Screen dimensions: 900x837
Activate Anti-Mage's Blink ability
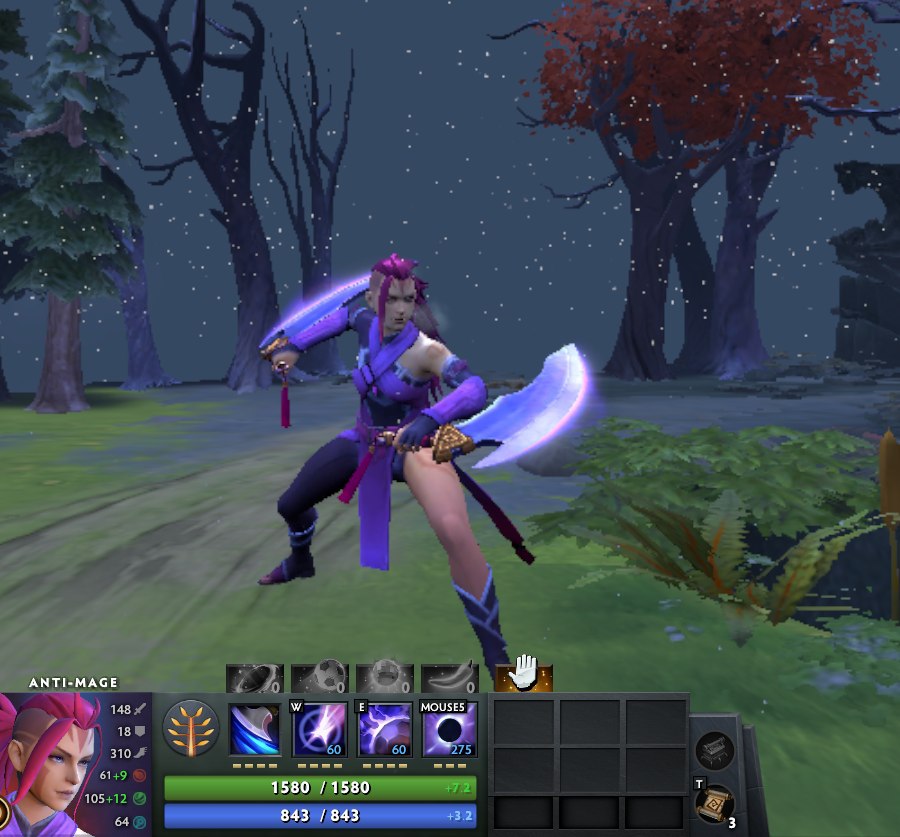(319, 729)
